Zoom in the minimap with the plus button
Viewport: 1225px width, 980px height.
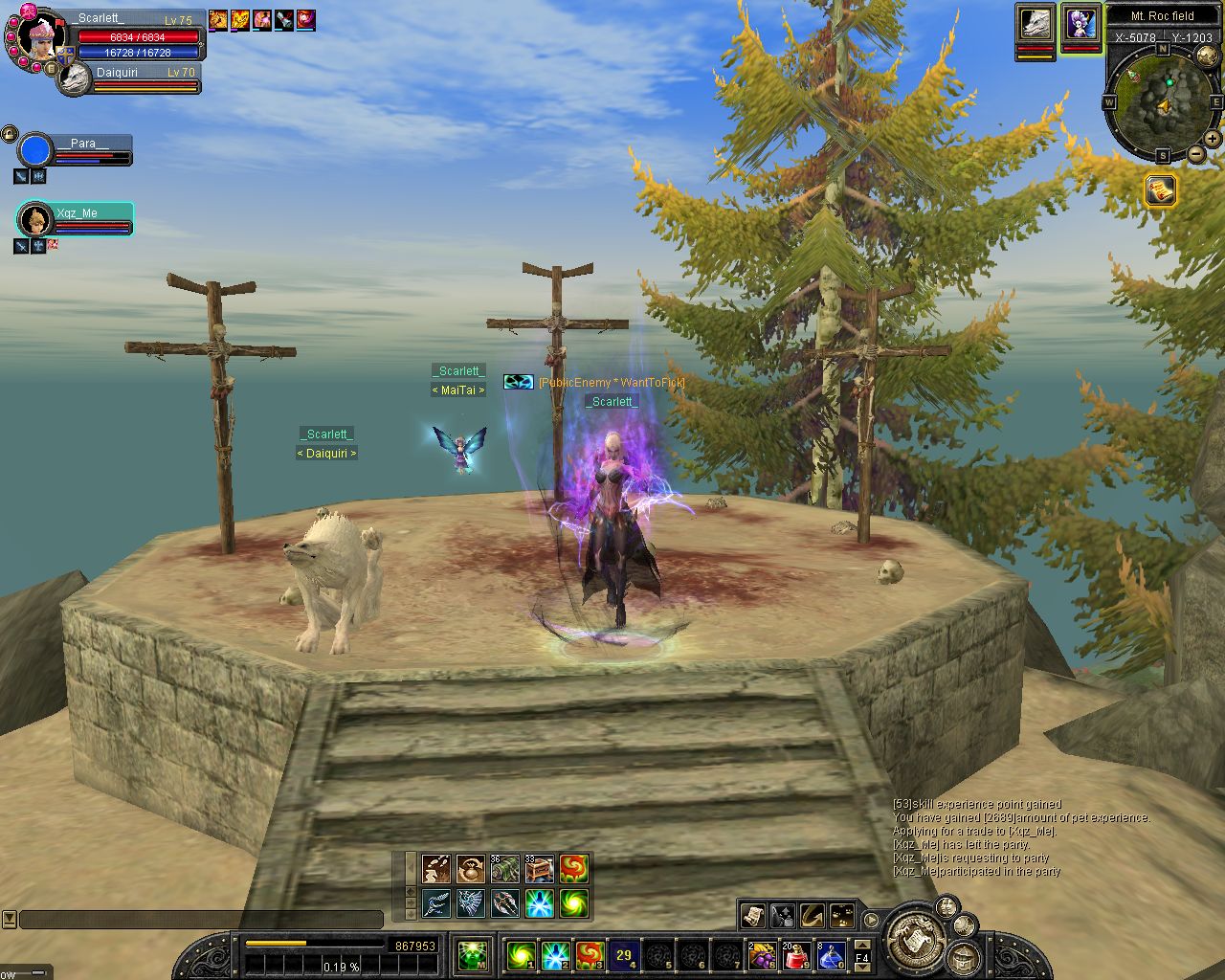[x=1213, y=139]
